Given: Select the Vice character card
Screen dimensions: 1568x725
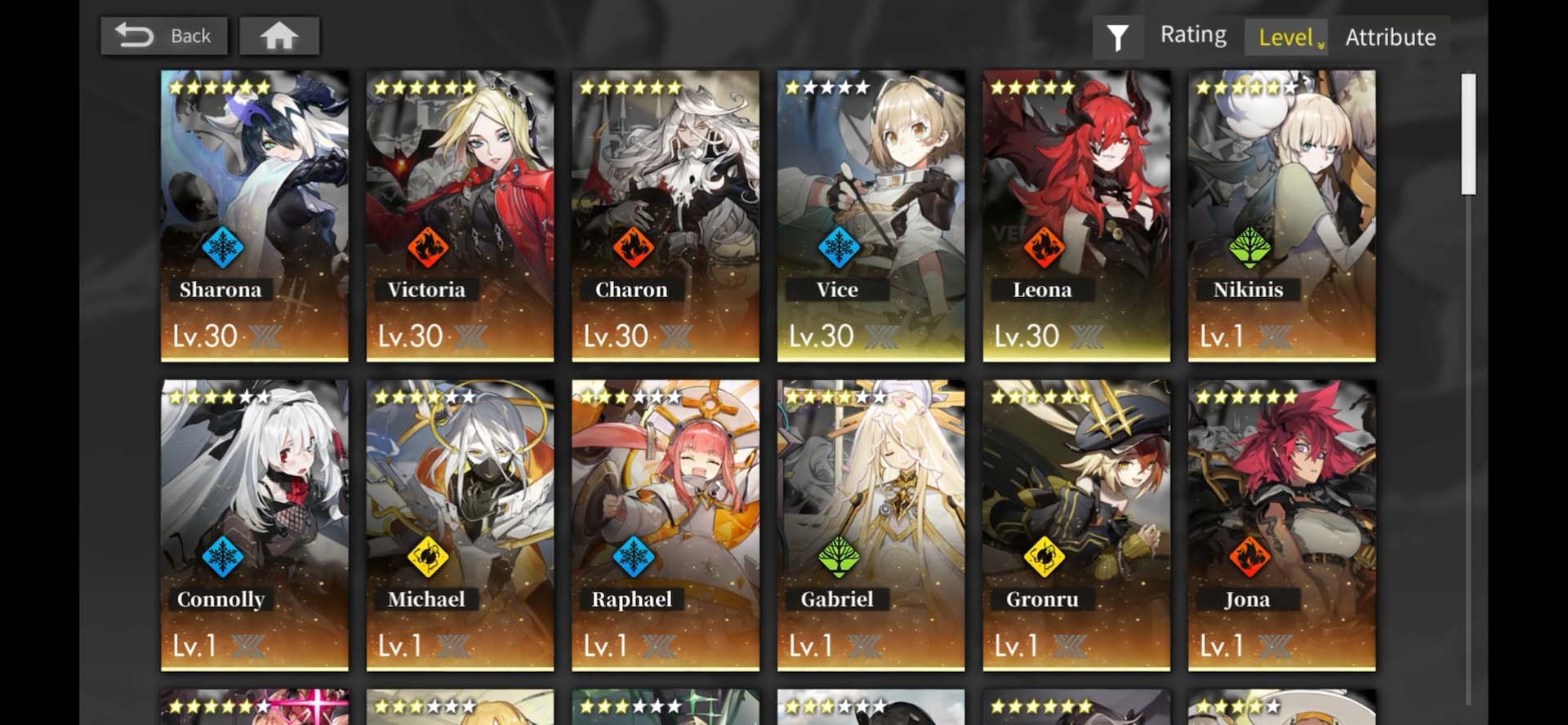Looking at the screenshot, I should point(871,216).
